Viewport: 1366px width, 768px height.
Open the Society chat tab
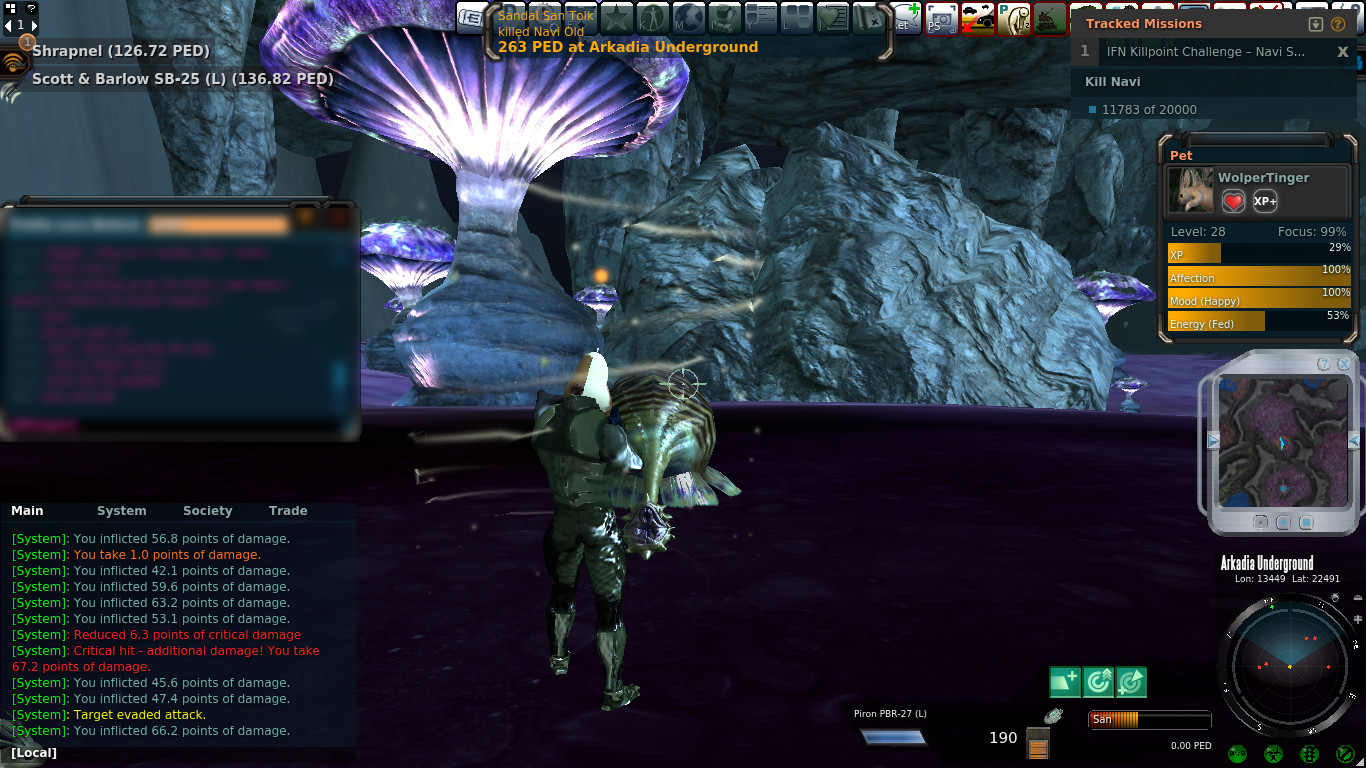pyautogui.click(x=207, y=511)
